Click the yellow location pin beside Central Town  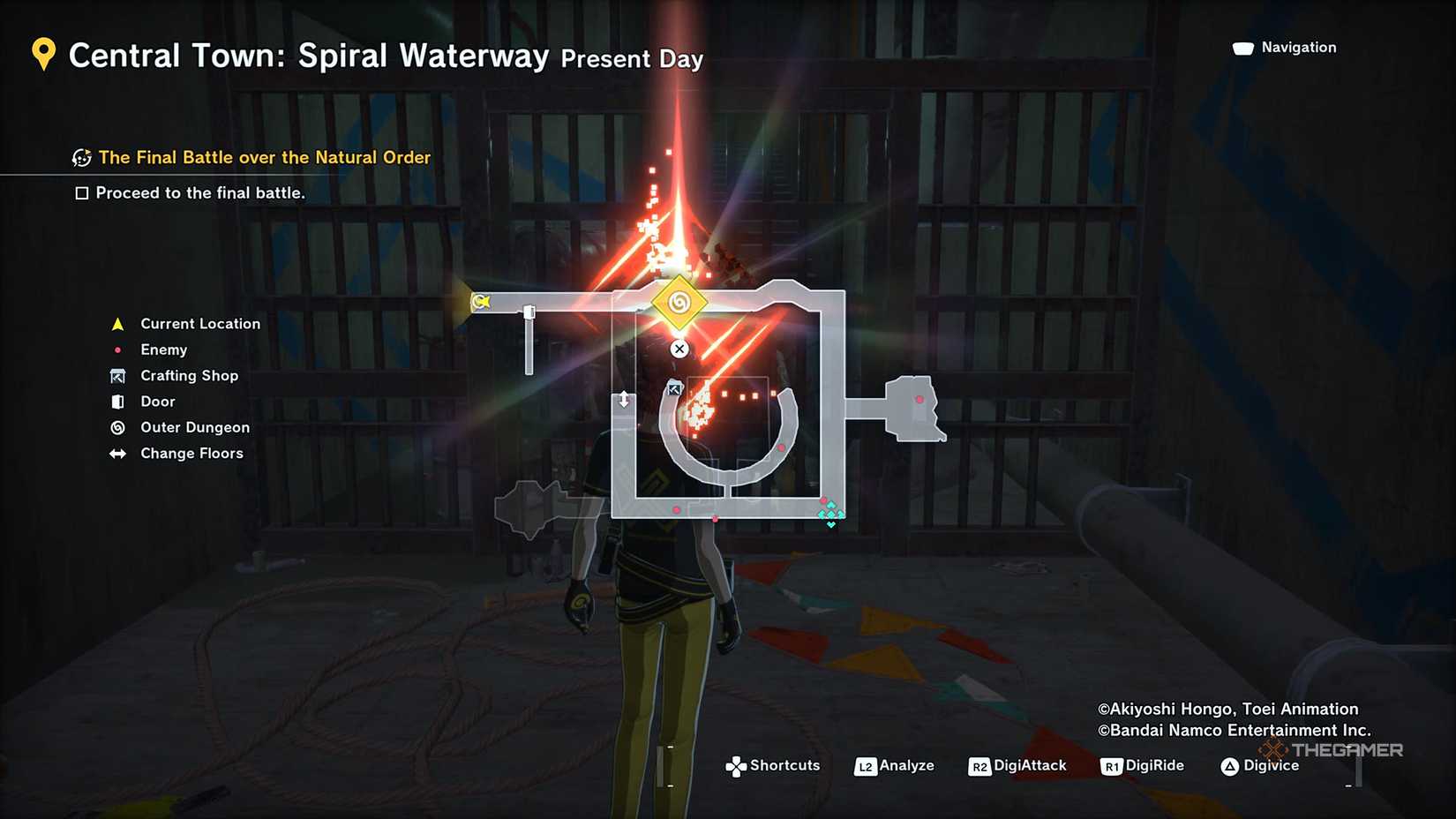point(43,55)
